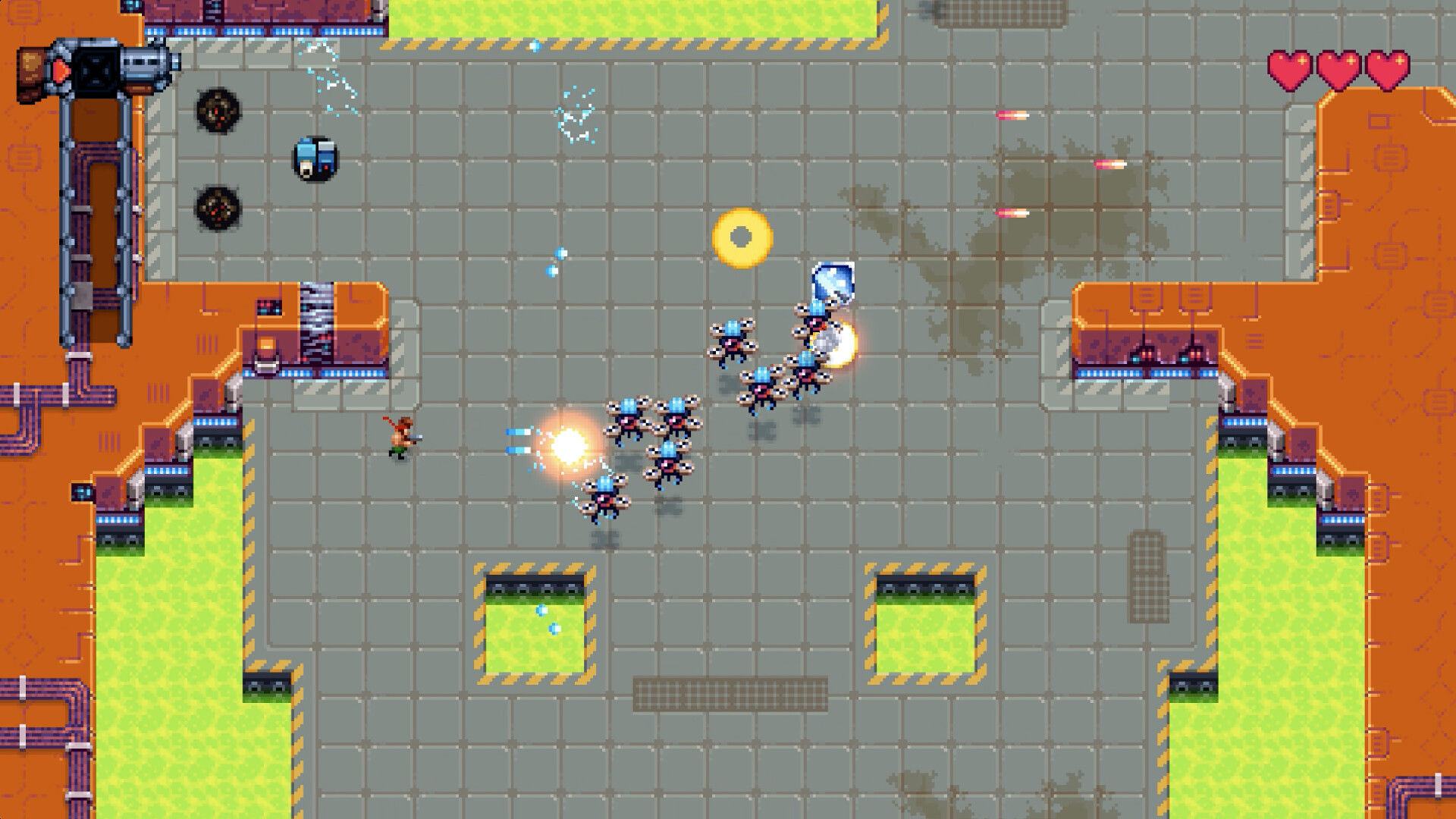Select the small robot near the top-left
The image size is (1456, 819).
coord(315,159)
